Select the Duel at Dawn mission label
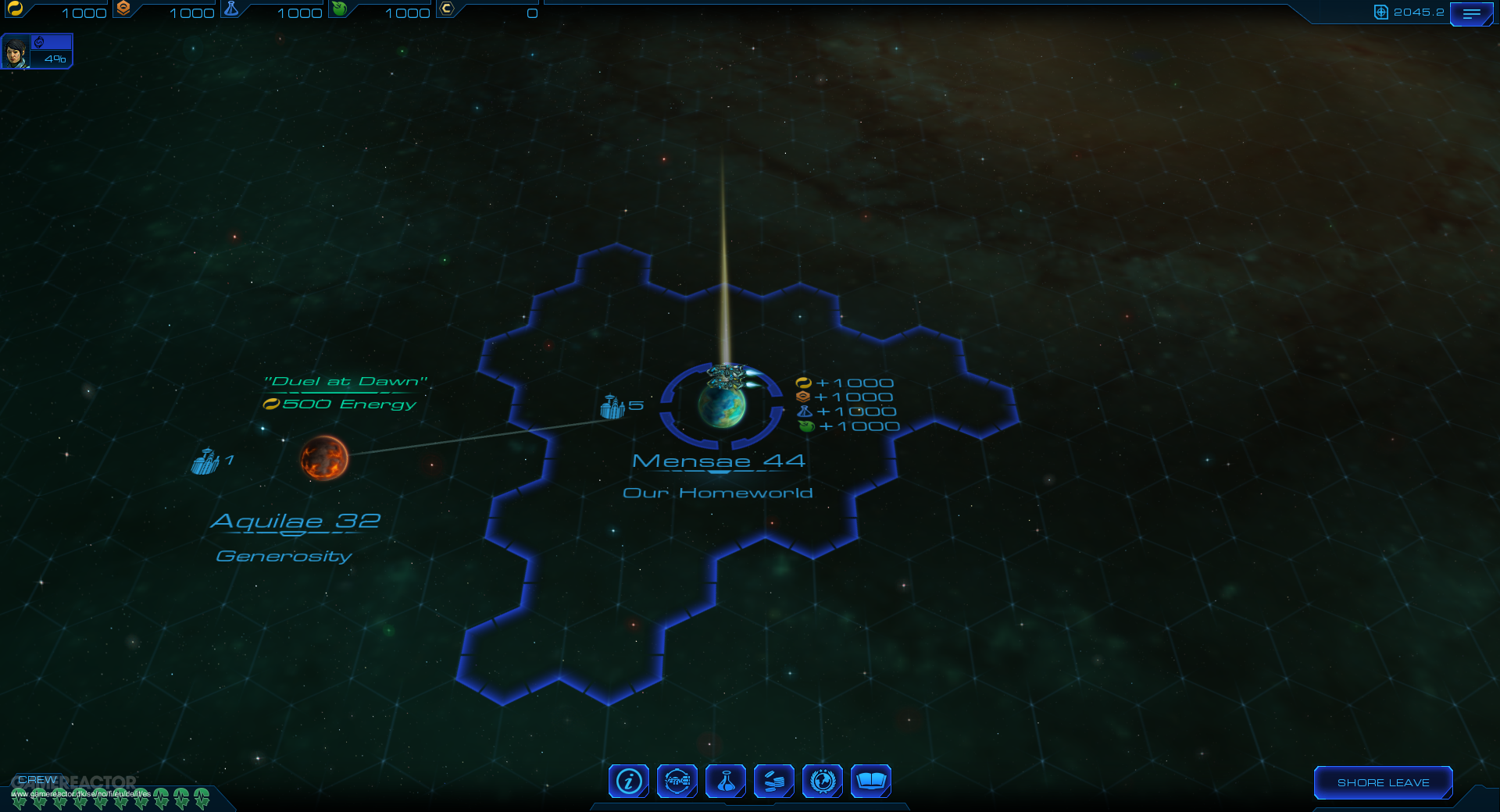The image size is (1500, 812). click(346, 382)
